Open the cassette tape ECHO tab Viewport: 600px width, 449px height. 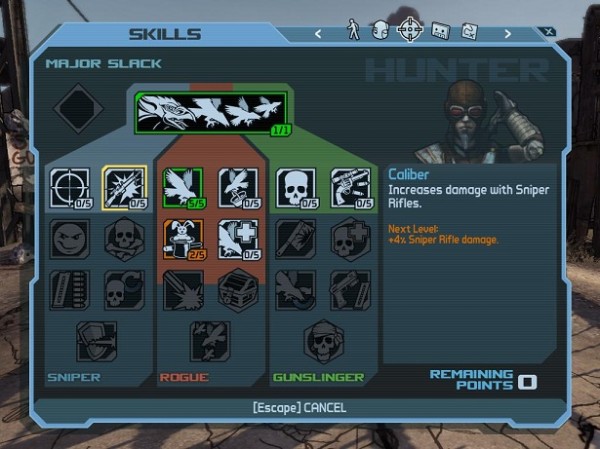439,32
